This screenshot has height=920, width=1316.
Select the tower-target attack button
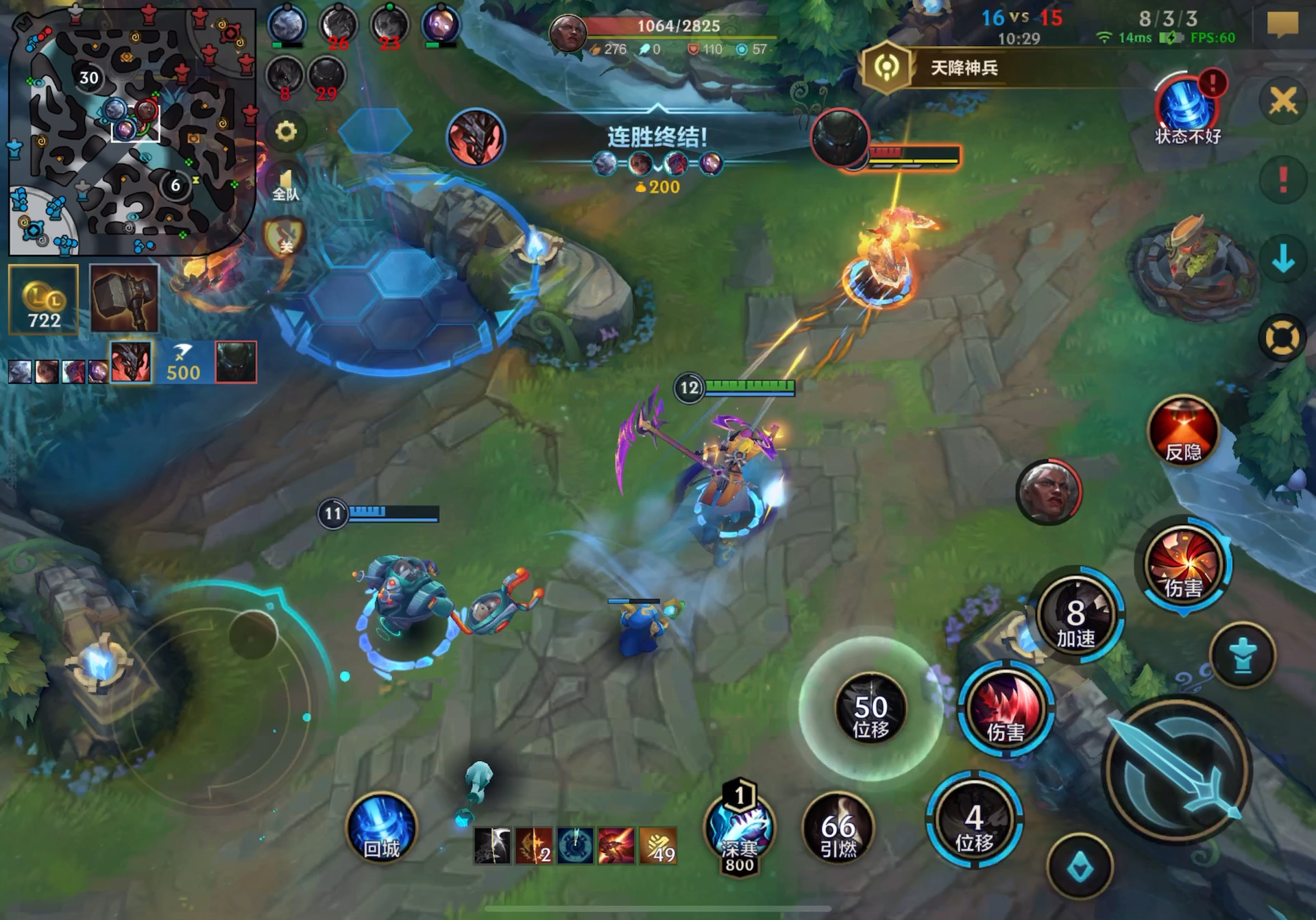coord(1243,655)
